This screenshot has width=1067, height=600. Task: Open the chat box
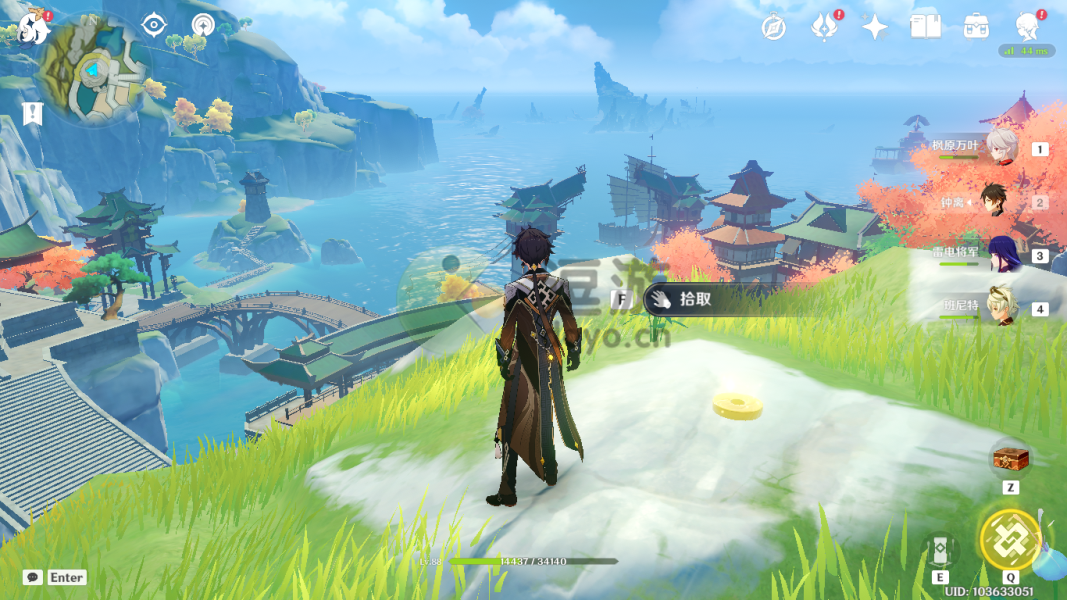click(33, 577)
